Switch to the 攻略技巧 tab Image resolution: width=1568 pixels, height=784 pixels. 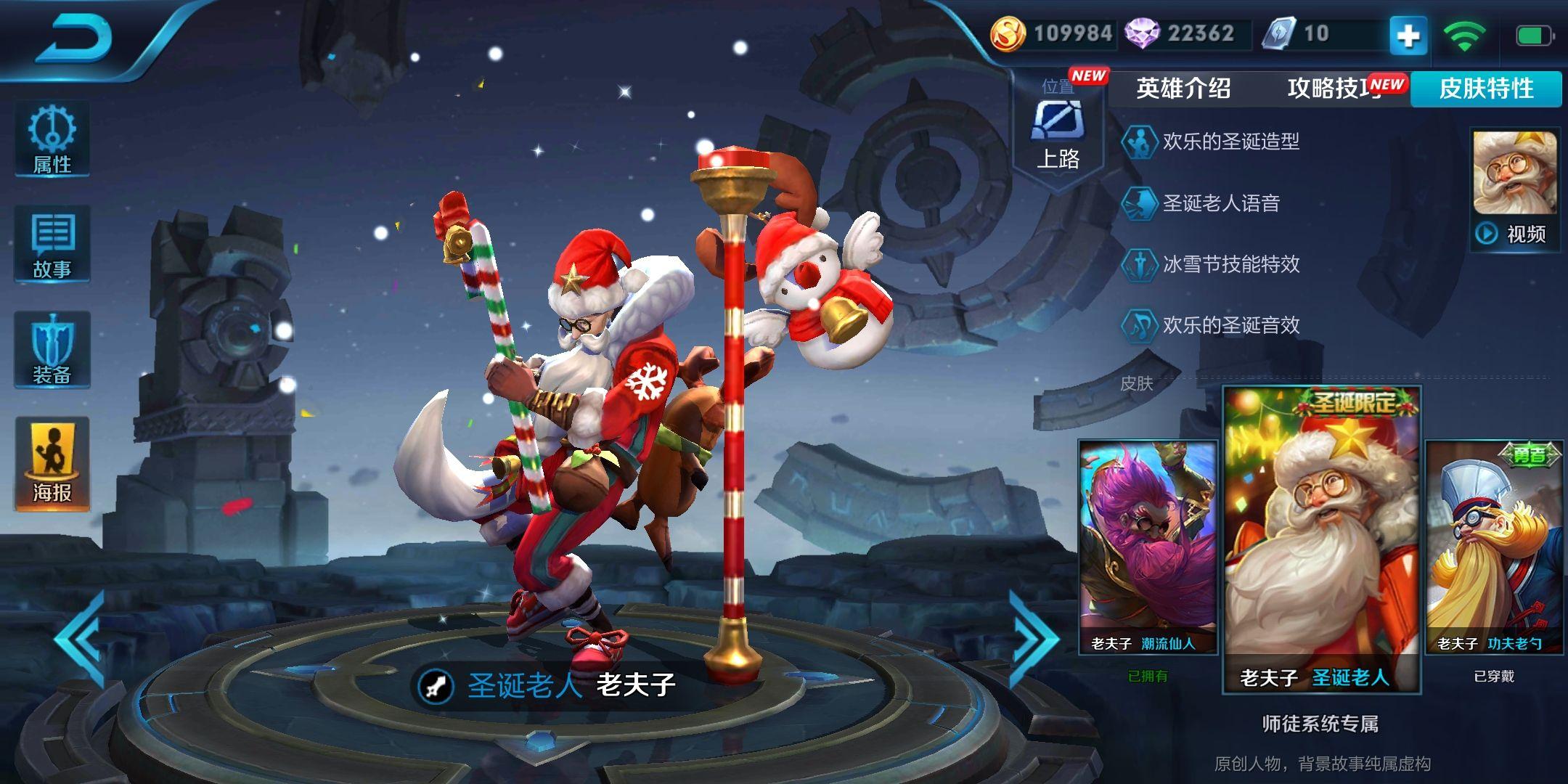point(1334,89)
